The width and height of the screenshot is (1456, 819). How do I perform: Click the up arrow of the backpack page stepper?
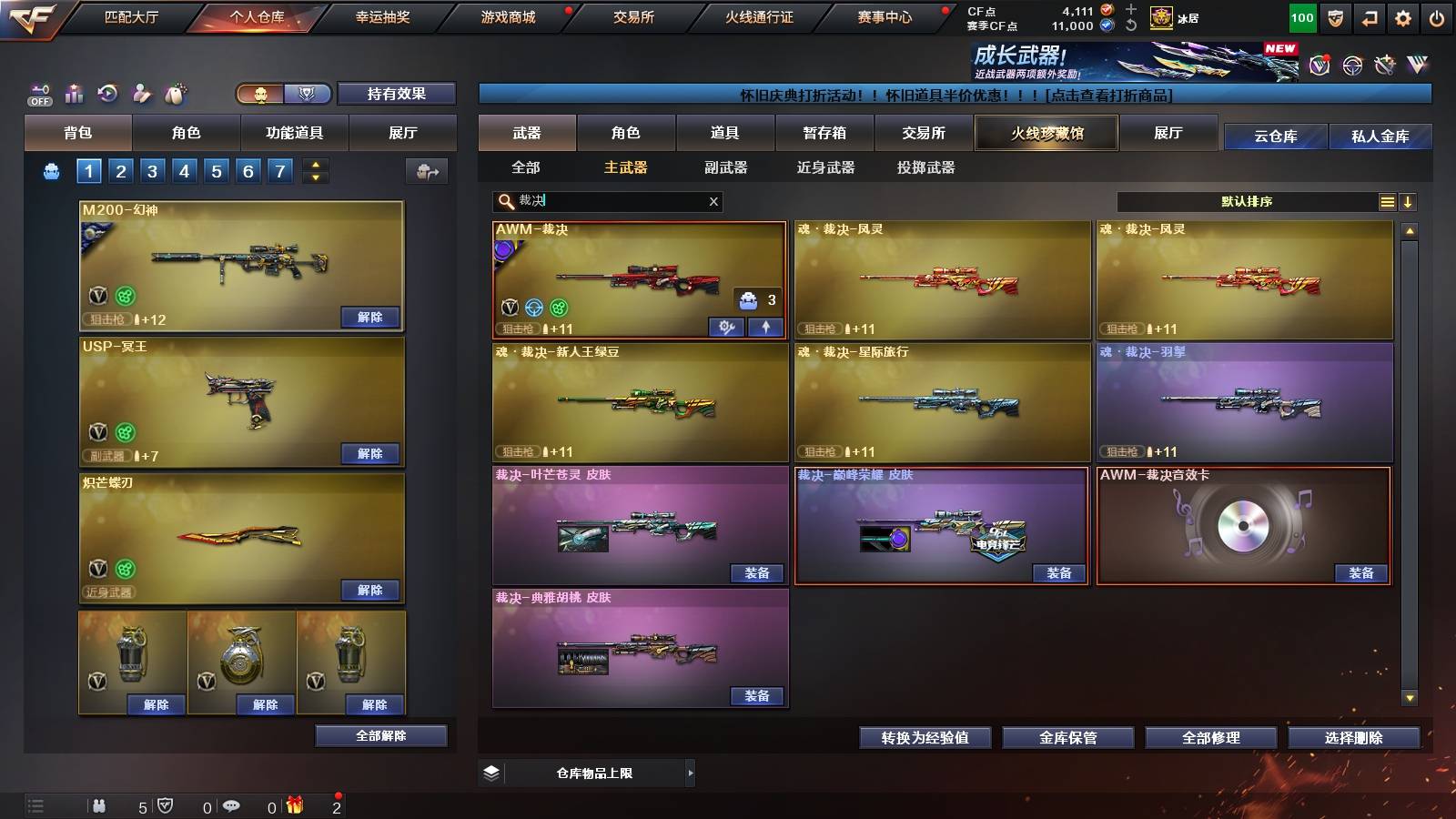pyautogui.click(x=313, y=164)
